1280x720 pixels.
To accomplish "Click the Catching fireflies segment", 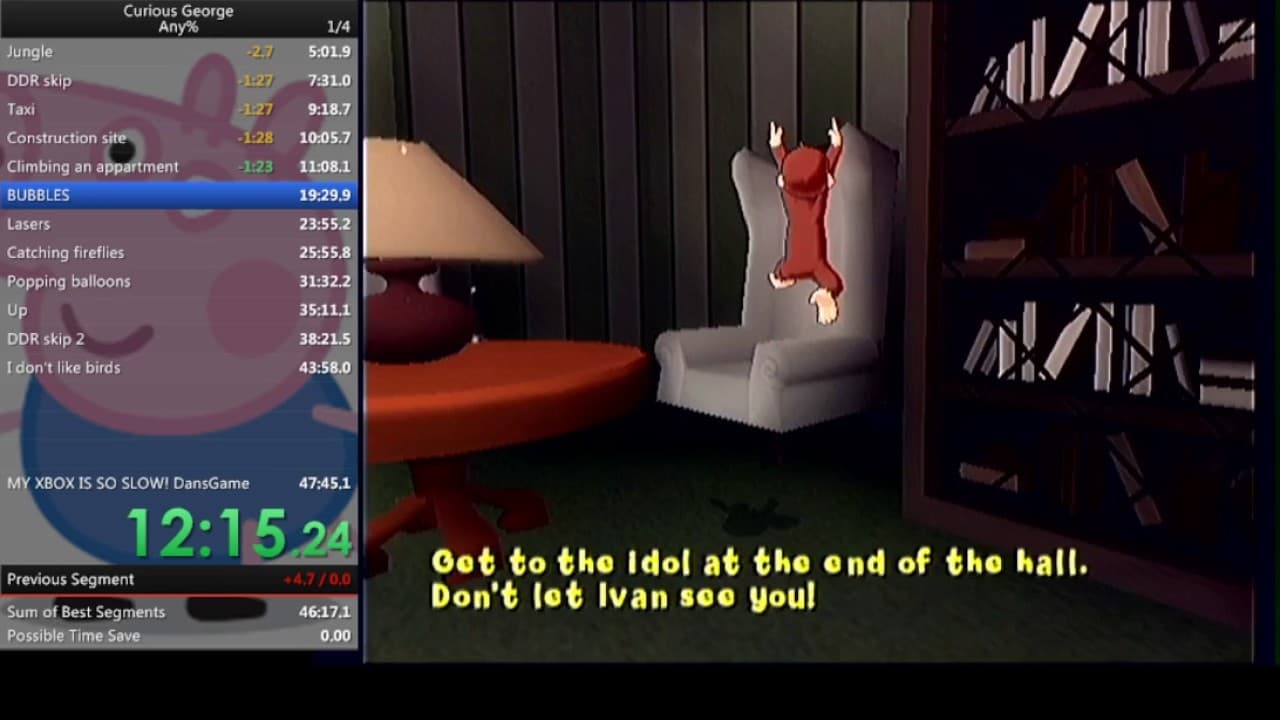I will tap(100, 252).
